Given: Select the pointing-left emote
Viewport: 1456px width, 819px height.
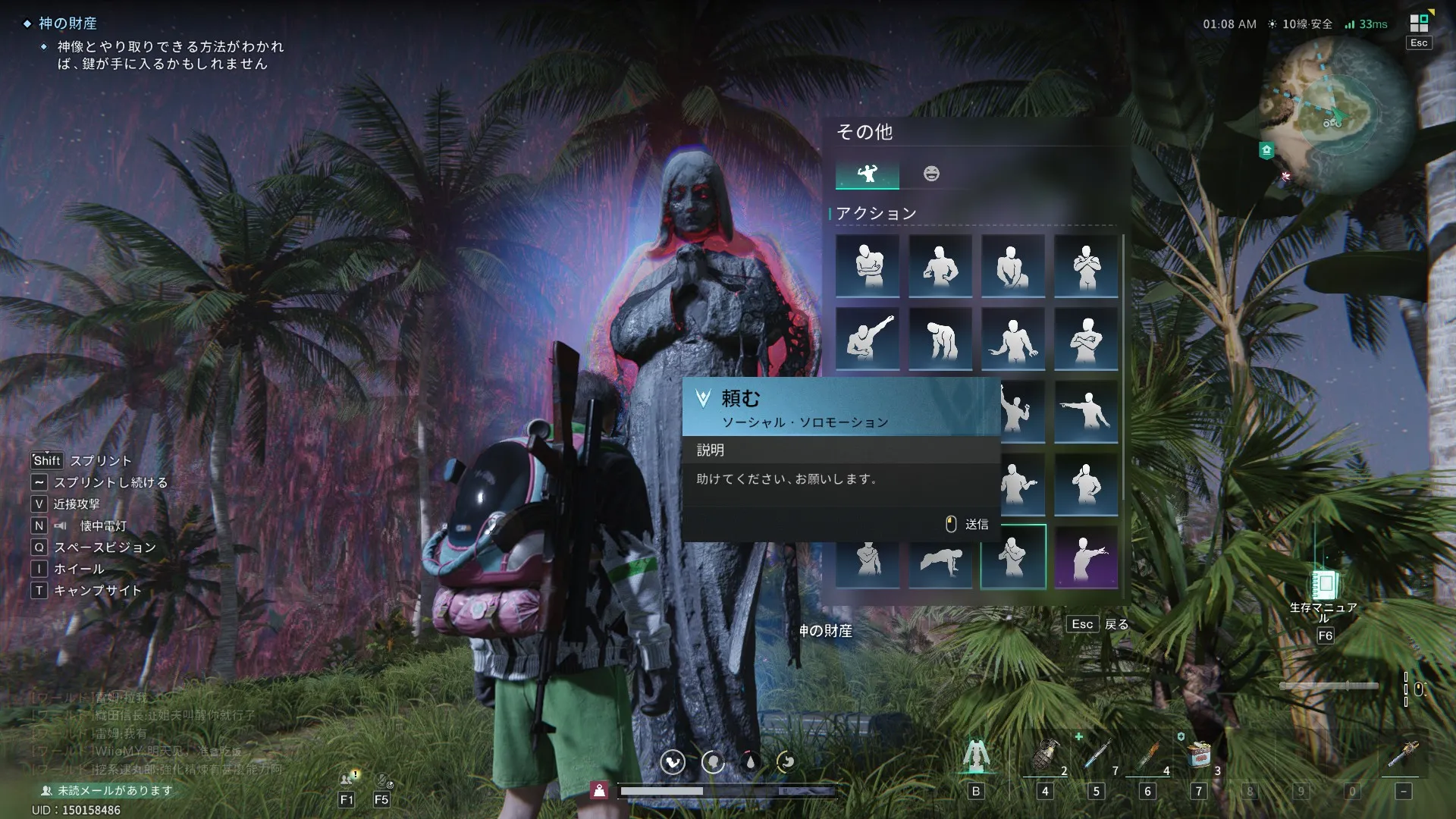Looking at the screenshot, I should (1086, 412).
